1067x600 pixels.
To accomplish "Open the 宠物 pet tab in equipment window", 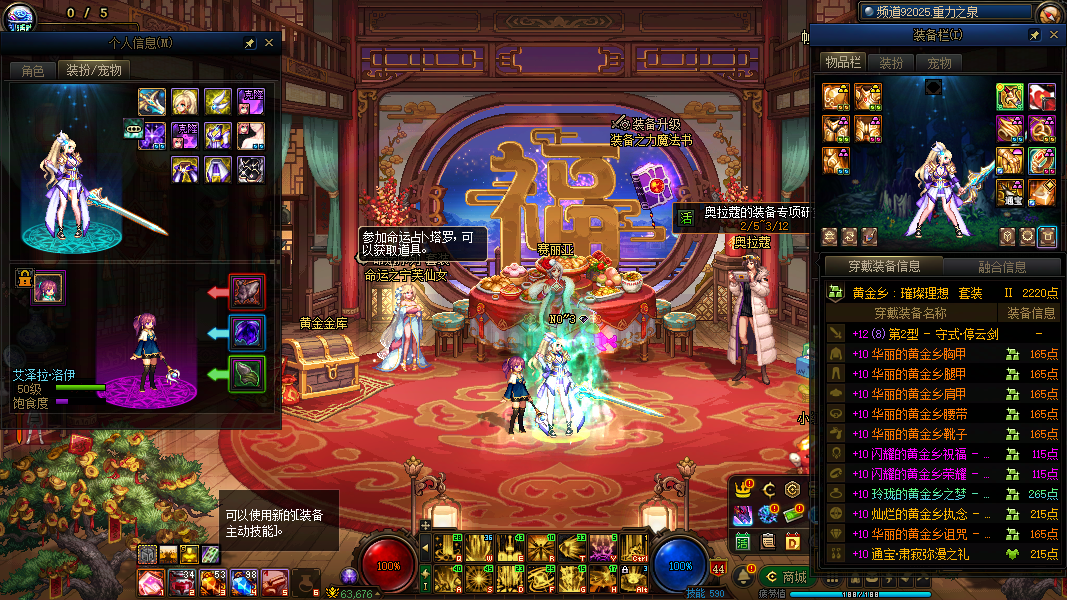I will tap(939, 63).
